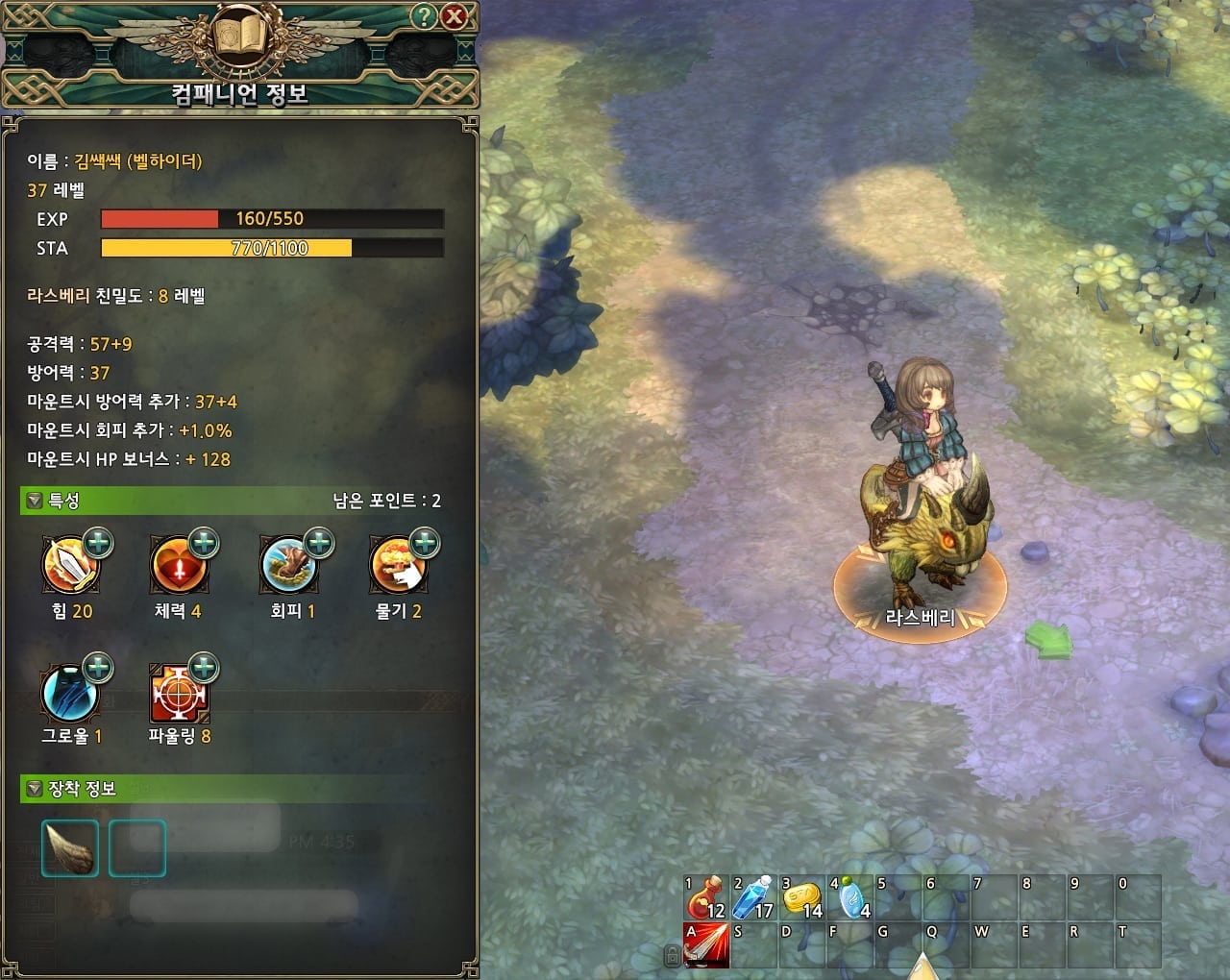Viewport: 1230px width, 980px height.
Task: Activate the sword attack skill on A
Action: (705, 944)
